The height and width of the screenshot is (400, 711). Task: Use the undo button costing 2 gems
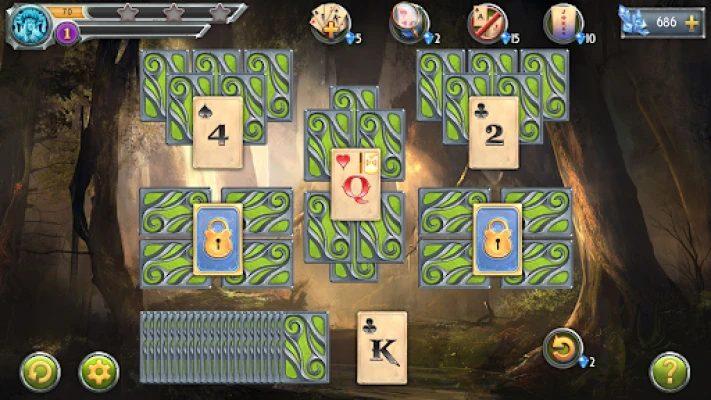(563, 349)
